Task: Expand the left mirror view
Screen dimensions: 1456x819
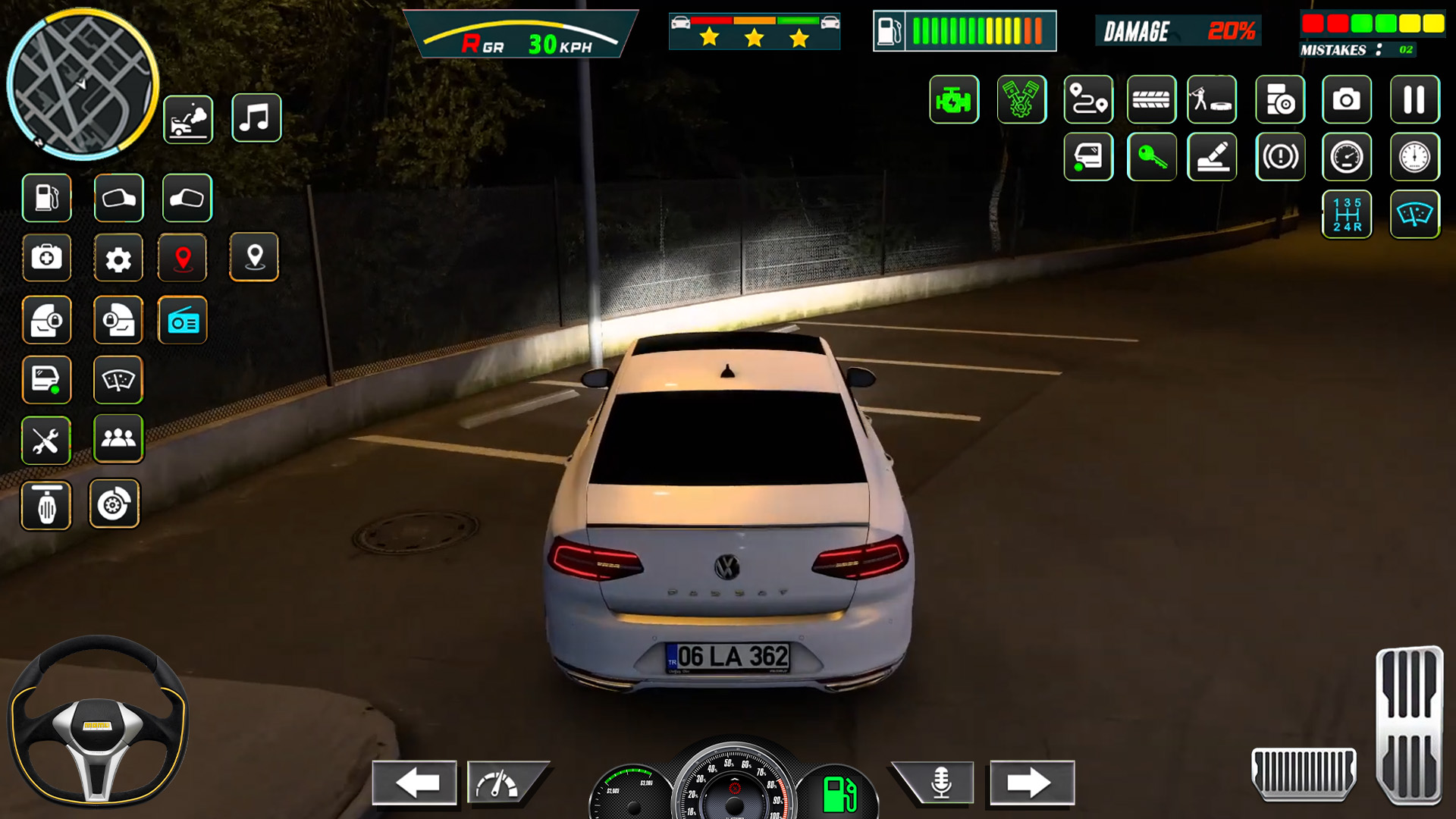Action: click(x=118, y=198)
